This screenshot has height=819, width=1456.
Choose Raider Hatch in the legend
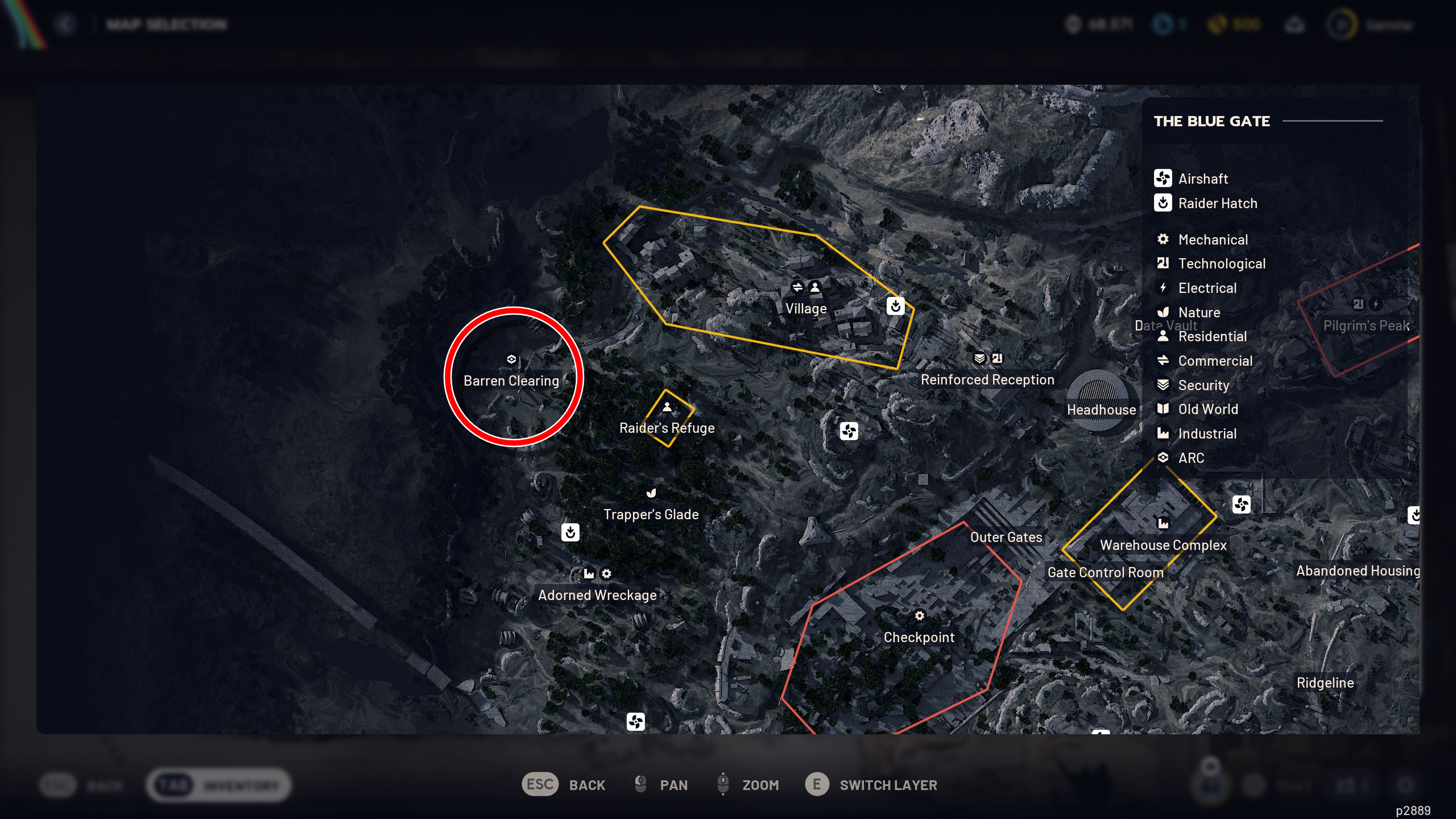pos(1217,203)
